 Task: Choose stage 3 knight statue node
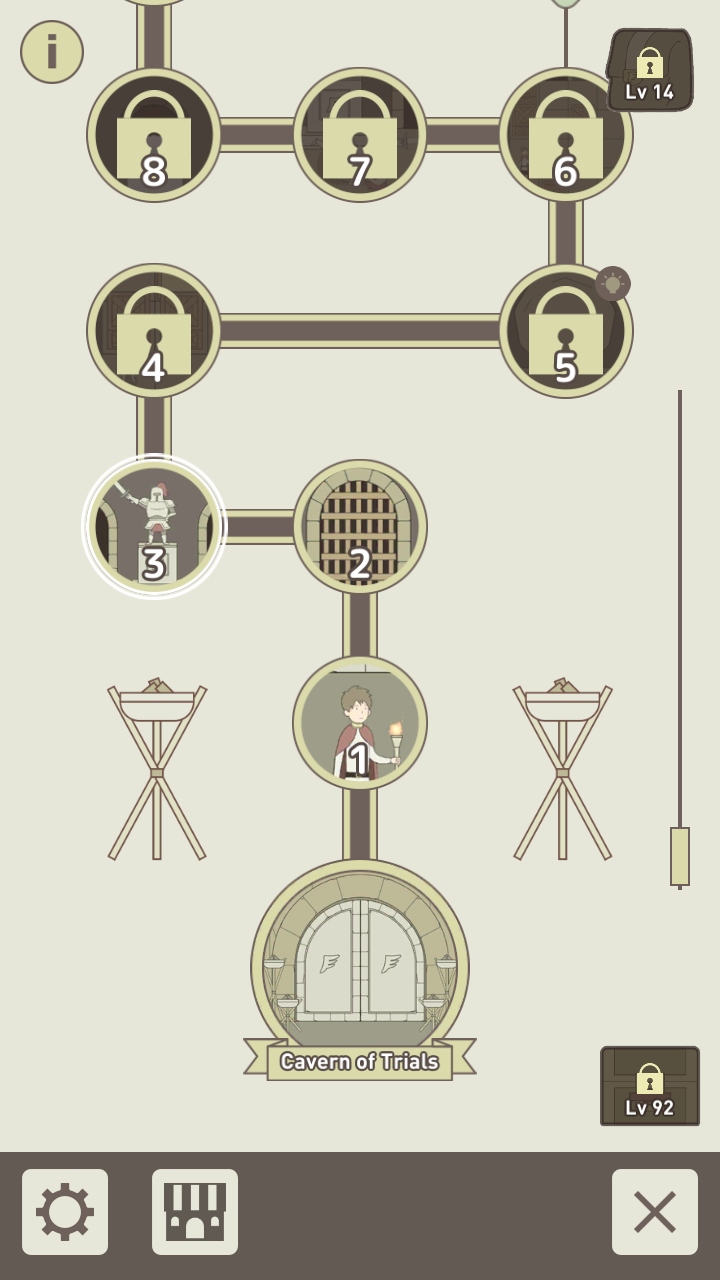point(154,527)
